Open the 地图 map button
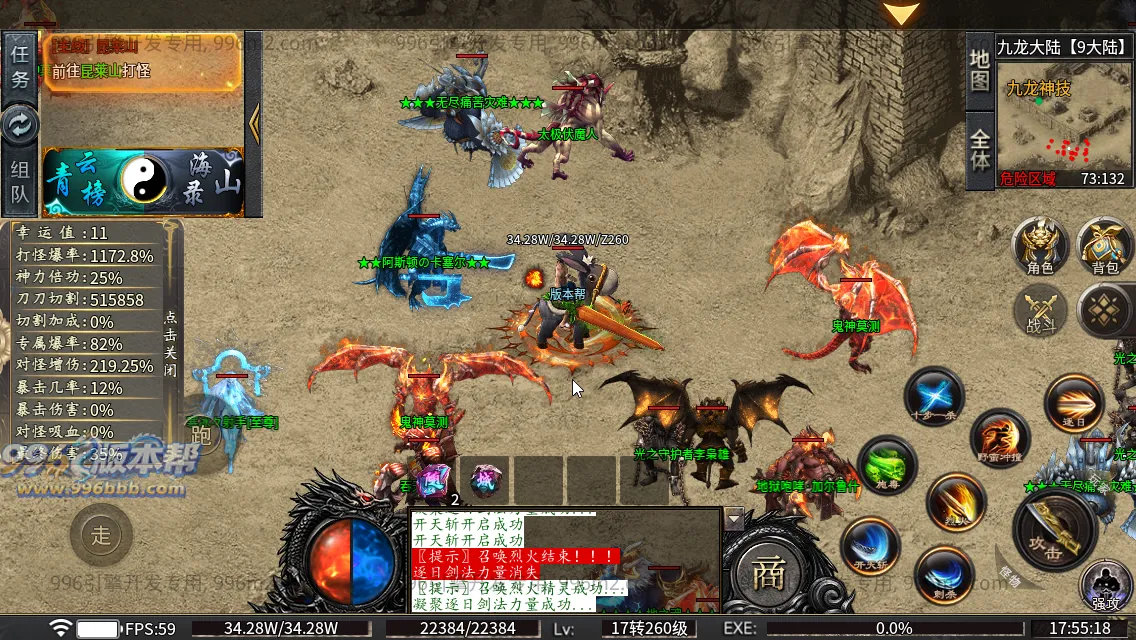Viewport: 1136px width, 640px height. (x=980, y=67)
